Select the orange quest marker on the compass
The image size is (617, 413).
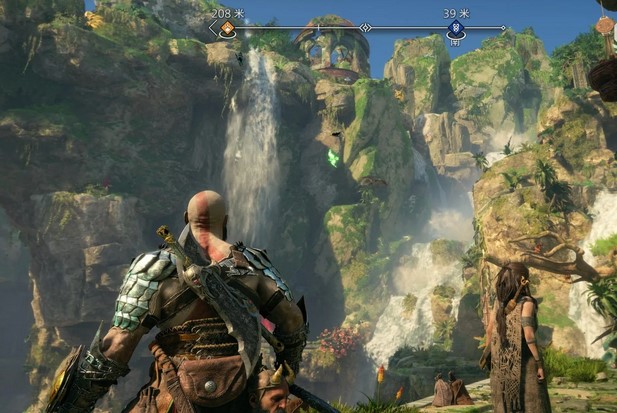point(227,28)
